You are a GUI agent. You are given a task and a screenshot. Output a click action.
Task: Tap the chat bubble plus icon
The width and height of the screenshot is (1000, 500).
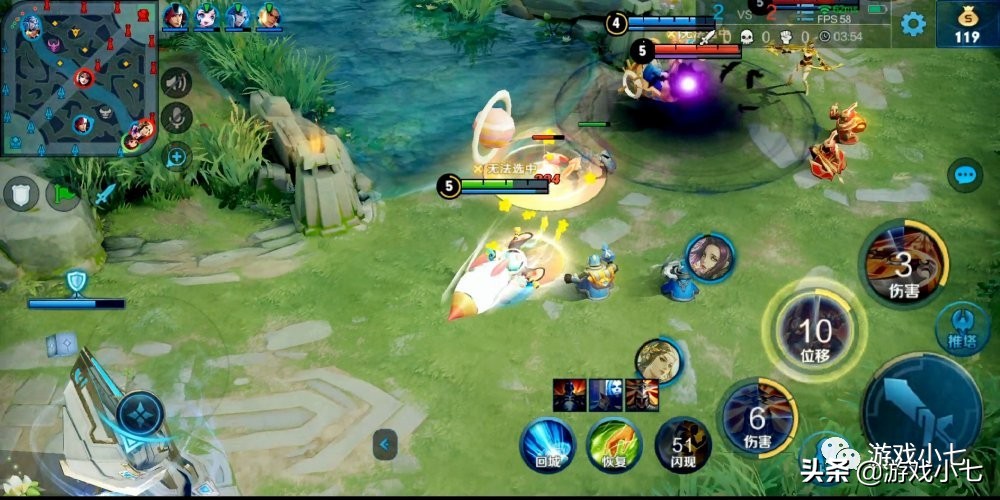click(x=177, y=155)
